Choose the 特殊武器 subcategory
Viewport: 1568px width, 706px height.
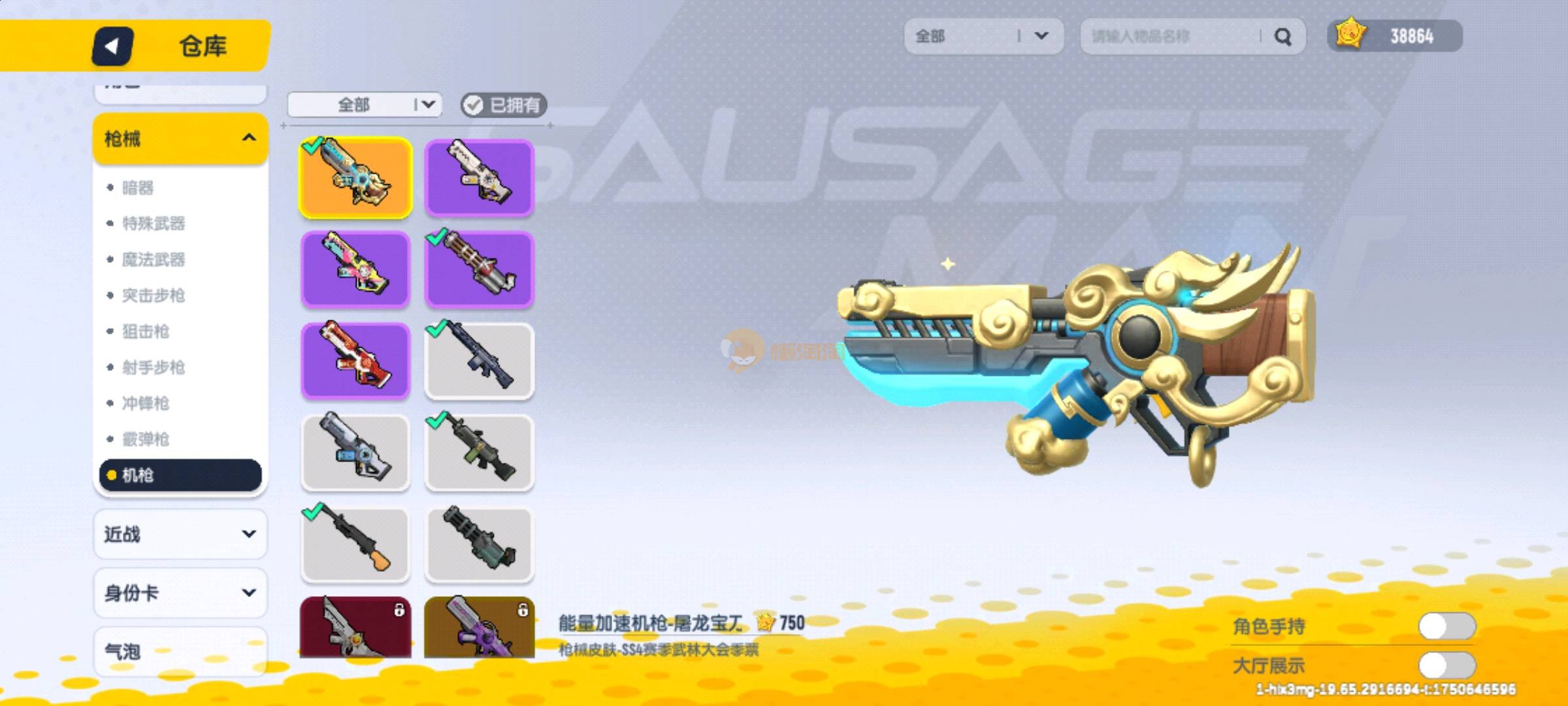[x=154, y=224]
